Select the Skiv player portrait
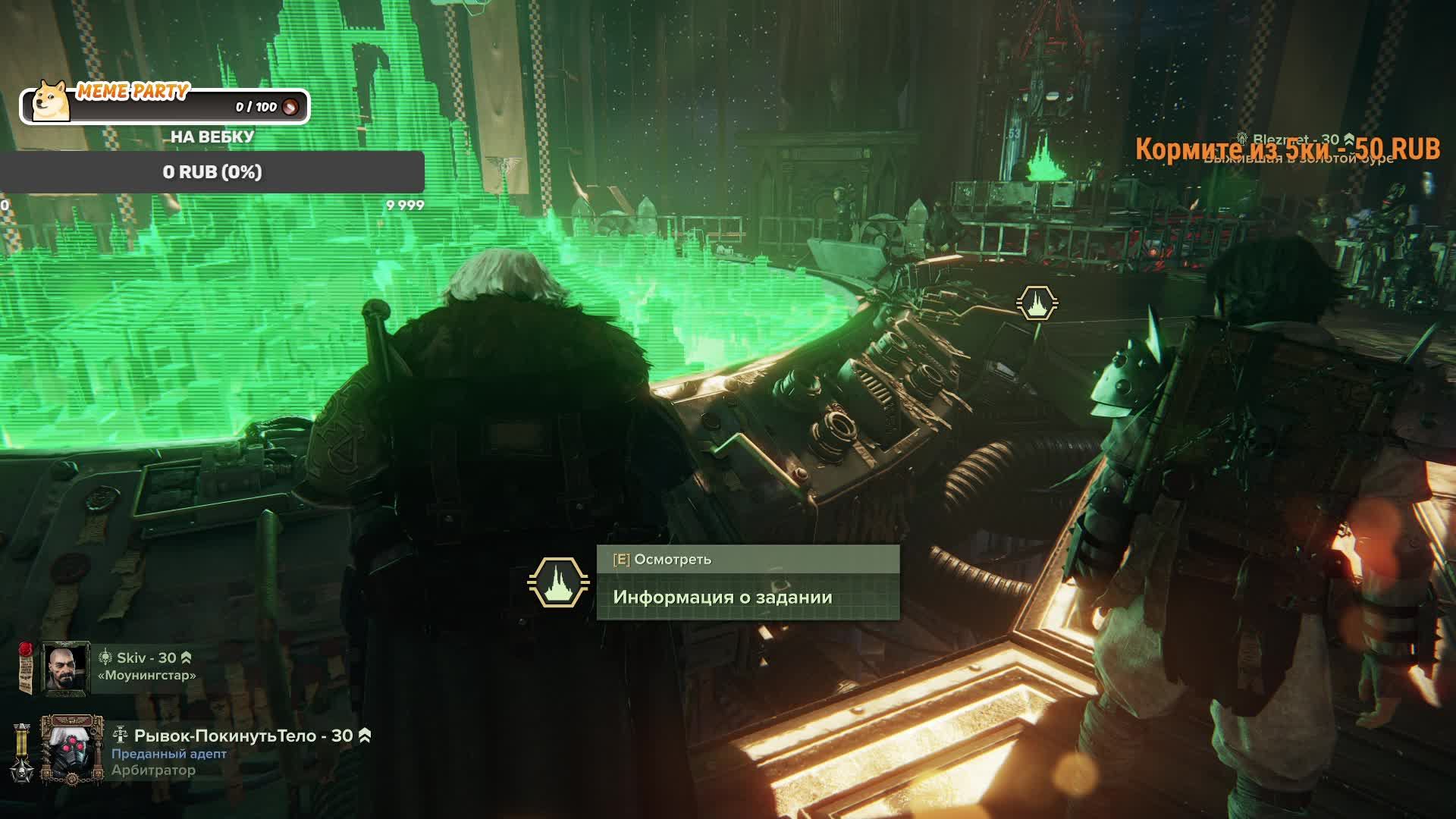This screenshot has height=819, width=1456. pyautogui.click(x=65, y=668)
